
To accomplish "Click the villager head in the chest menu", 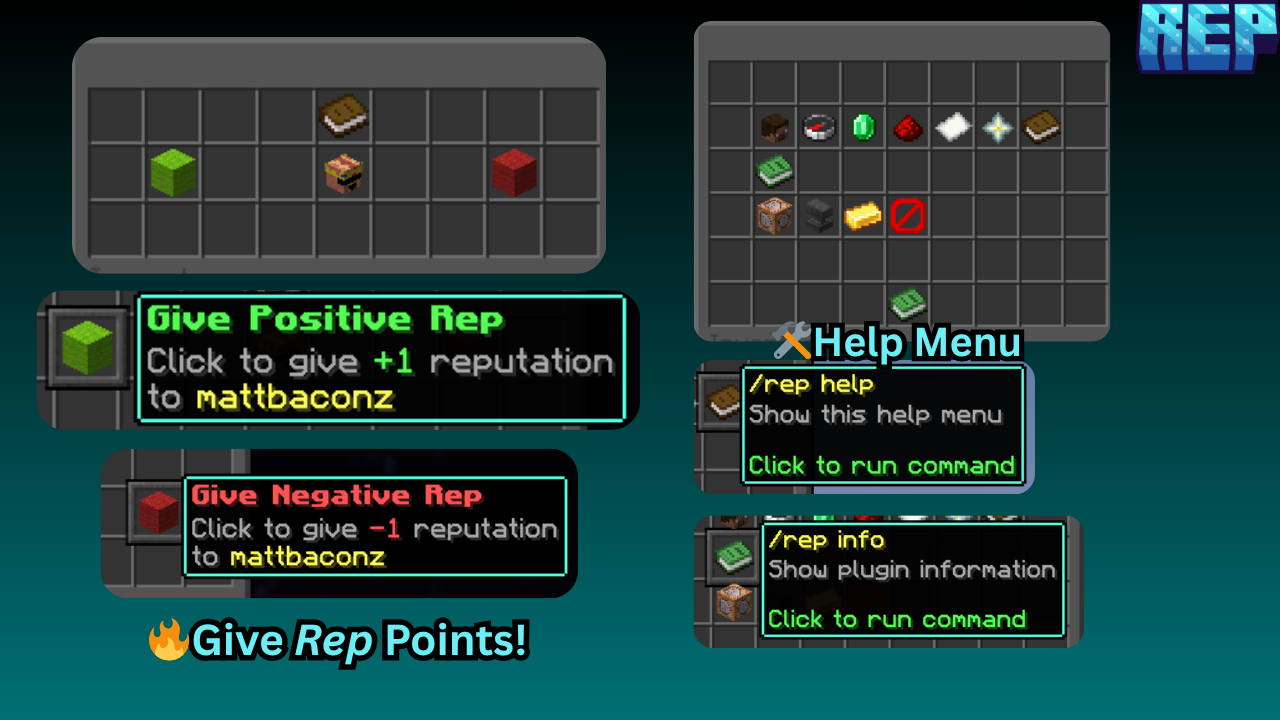I will [344, 173].
